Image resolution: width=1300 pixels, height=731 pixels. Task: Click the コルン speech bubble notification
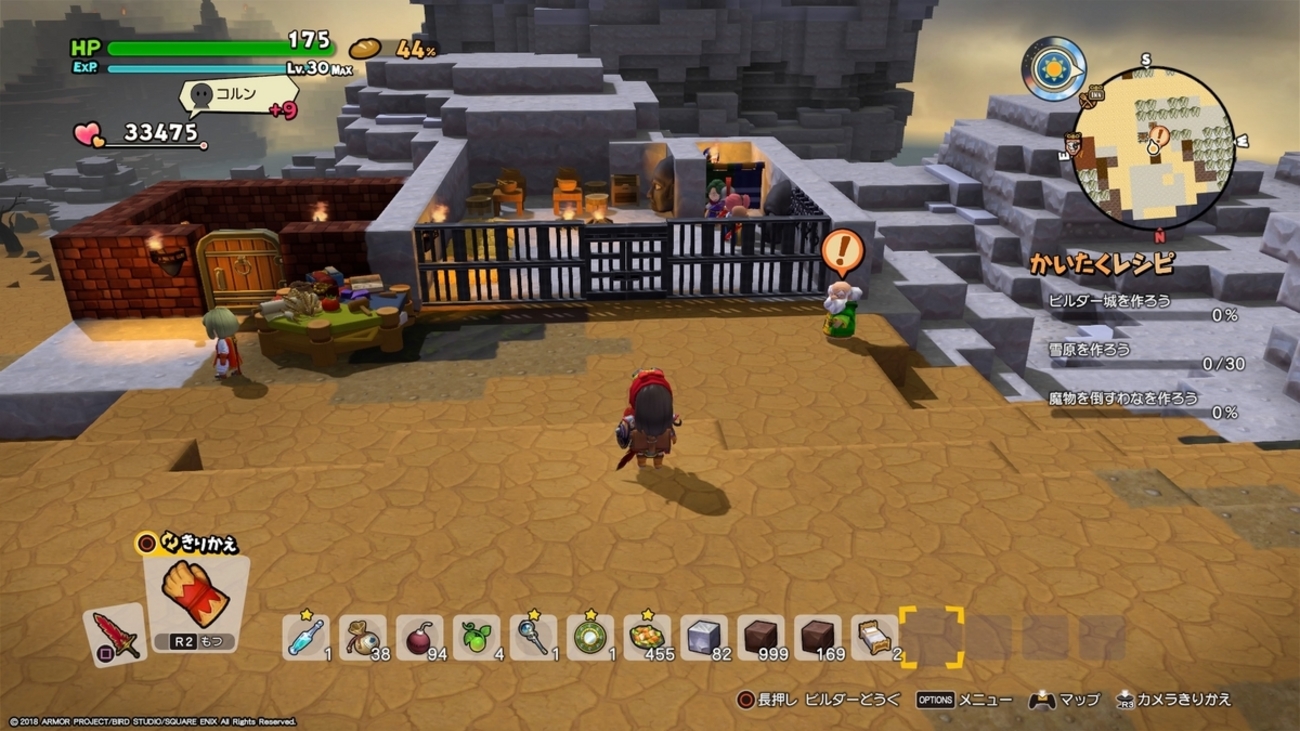(x=236, y=96)
